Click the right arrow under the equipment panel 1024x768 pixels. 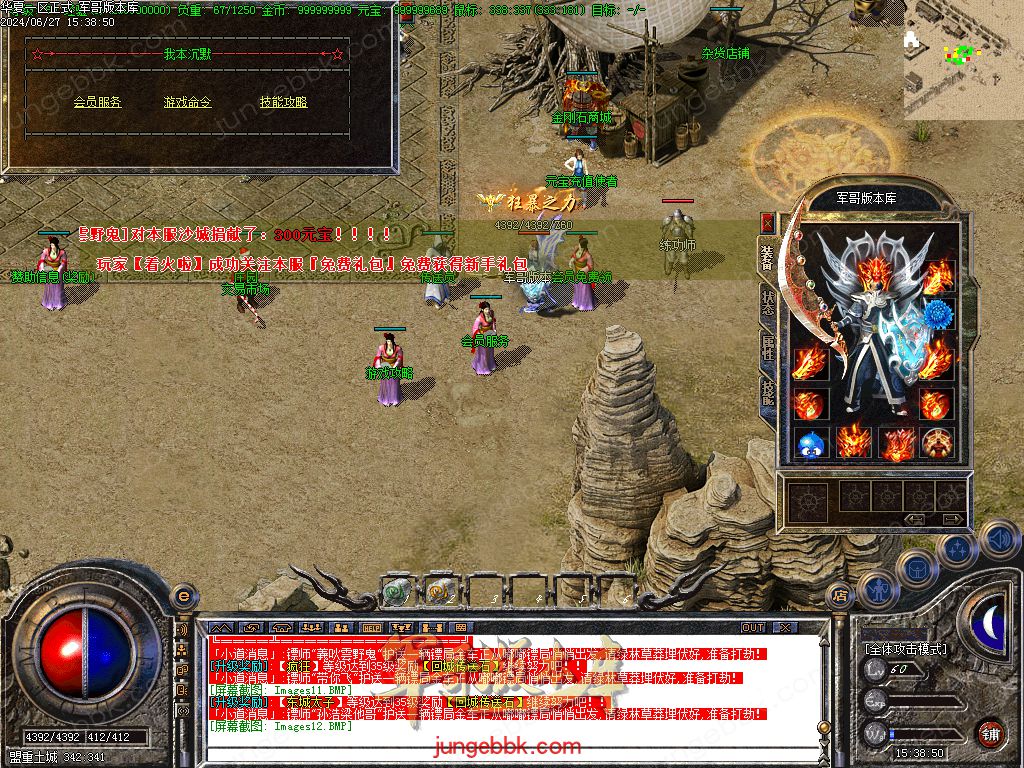(953, 519)
